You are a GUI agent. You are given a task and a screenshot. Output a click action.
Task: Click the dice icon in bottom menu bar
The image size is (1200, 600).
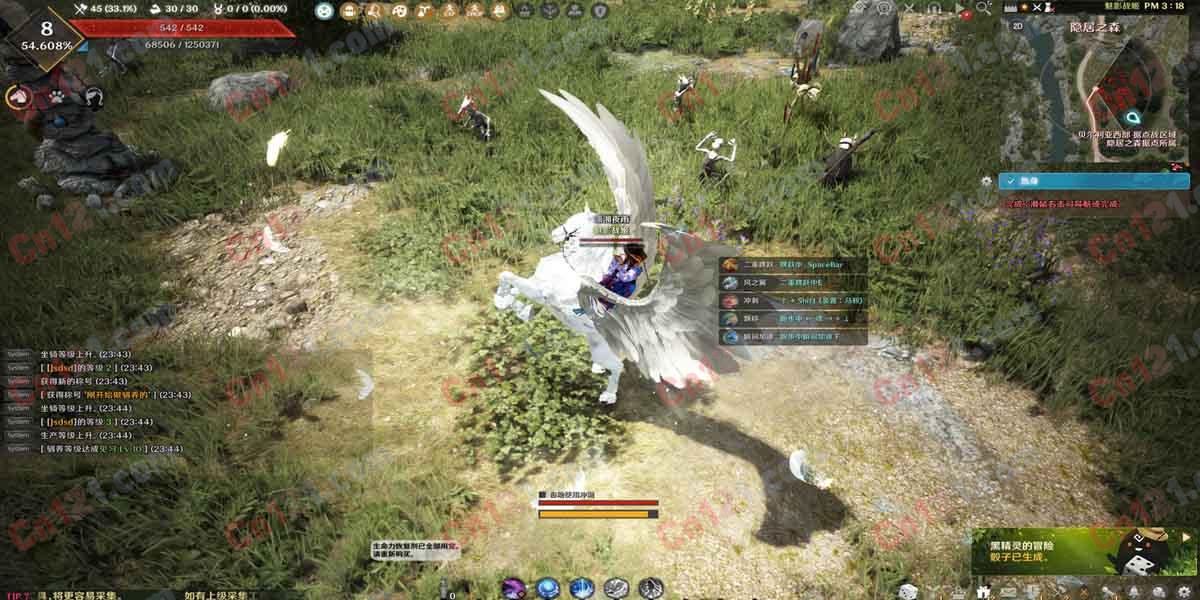[908, 591]
